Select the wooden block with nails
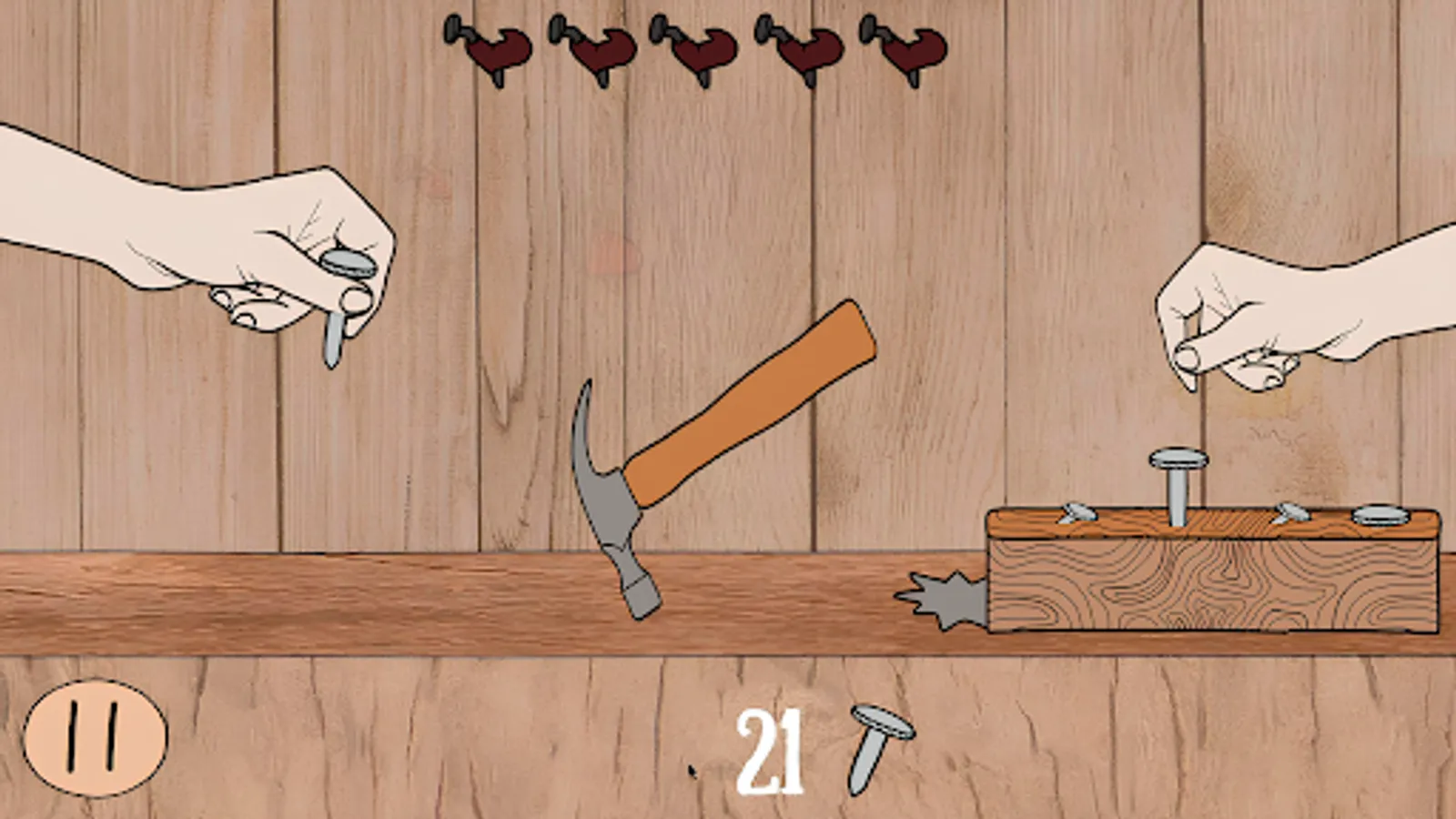The width and height of the screenshot is (1456, 819). click(x=1210, y=582)
